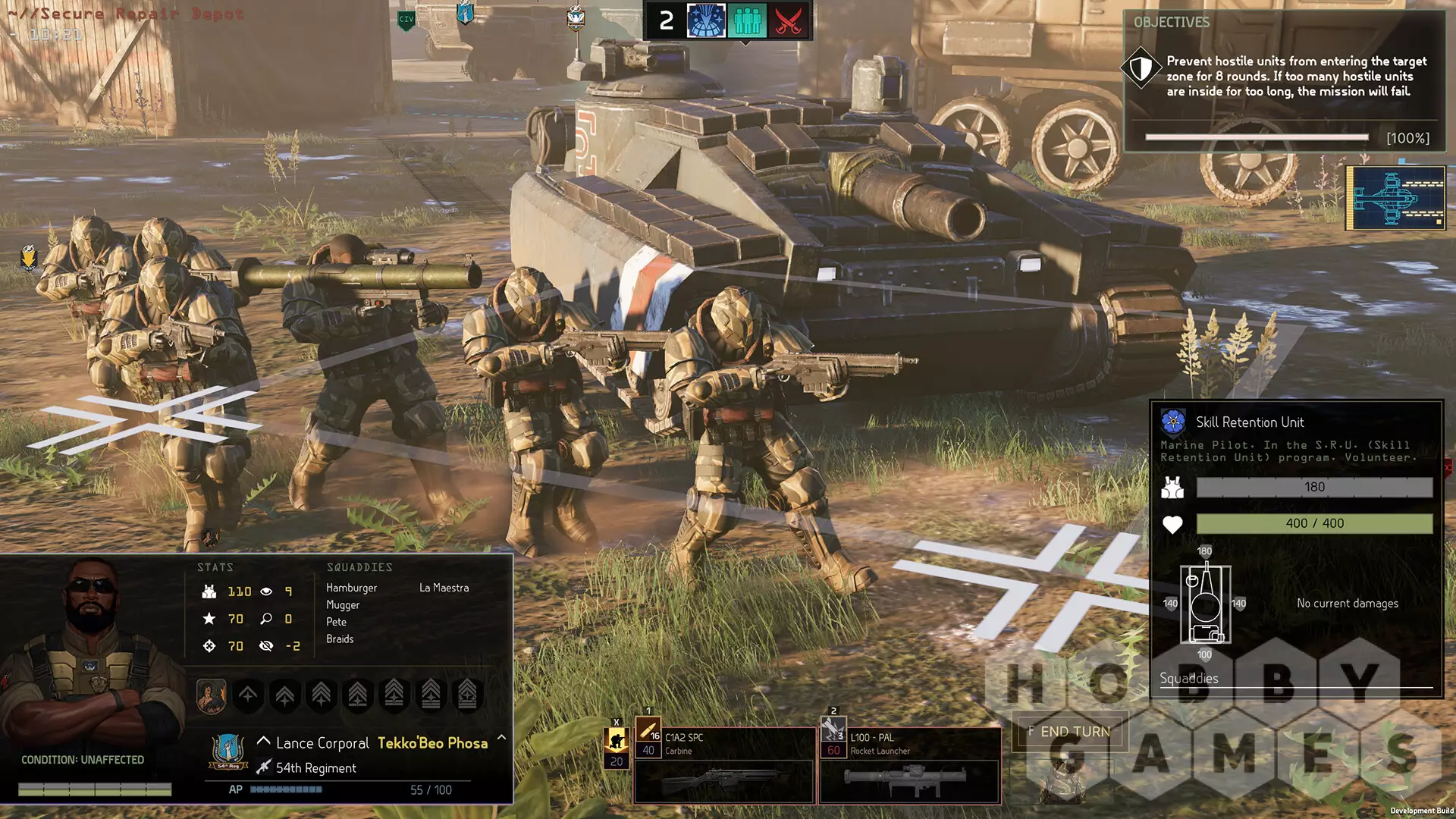This screenshot has height=819, width=1456.
Task: Select the teal civilians faction icon
Action: pyautogui.click(x=747, y=20)
